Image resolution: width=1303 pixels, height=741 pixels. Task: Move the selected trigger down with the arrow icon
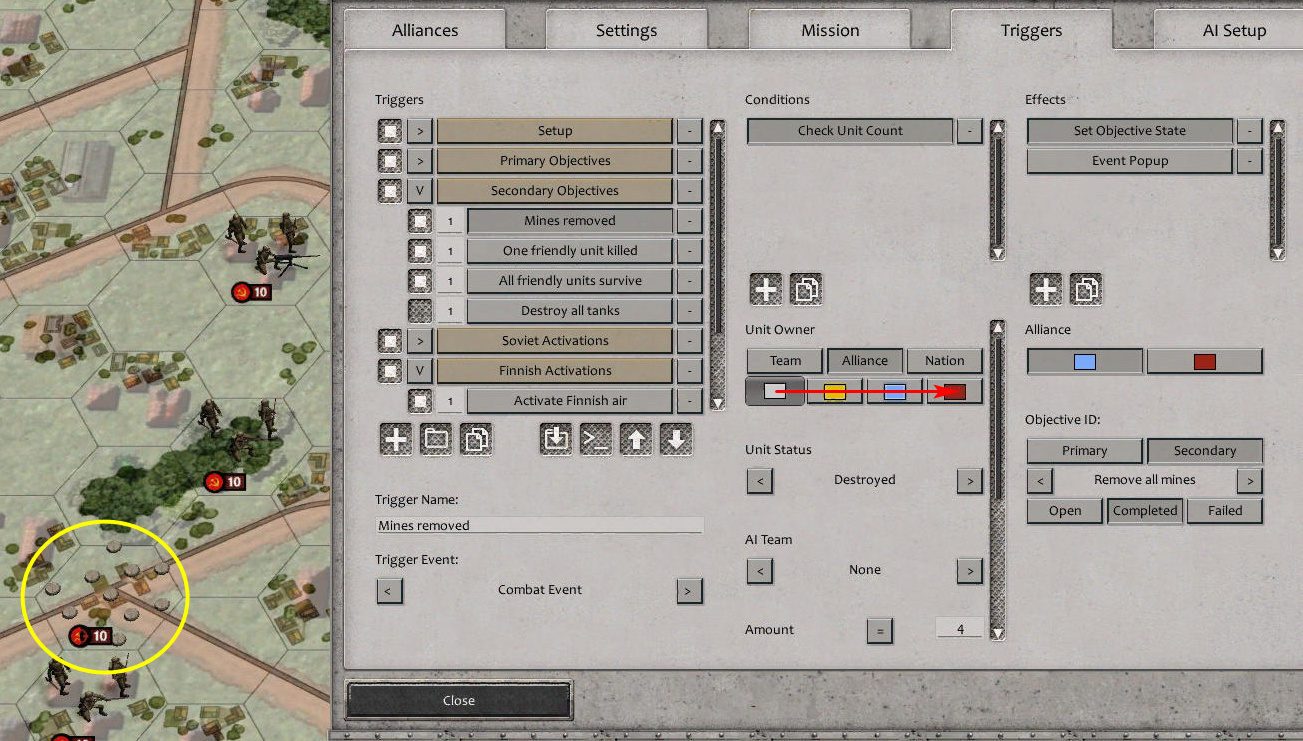click(x=676, y=439)
